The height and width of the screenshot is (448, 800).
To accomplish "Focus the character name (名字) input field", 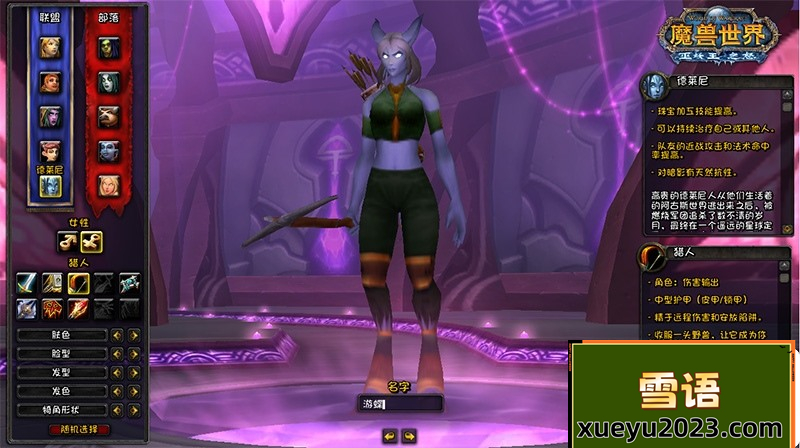I will pyautogui.click(x=400, y=404).
